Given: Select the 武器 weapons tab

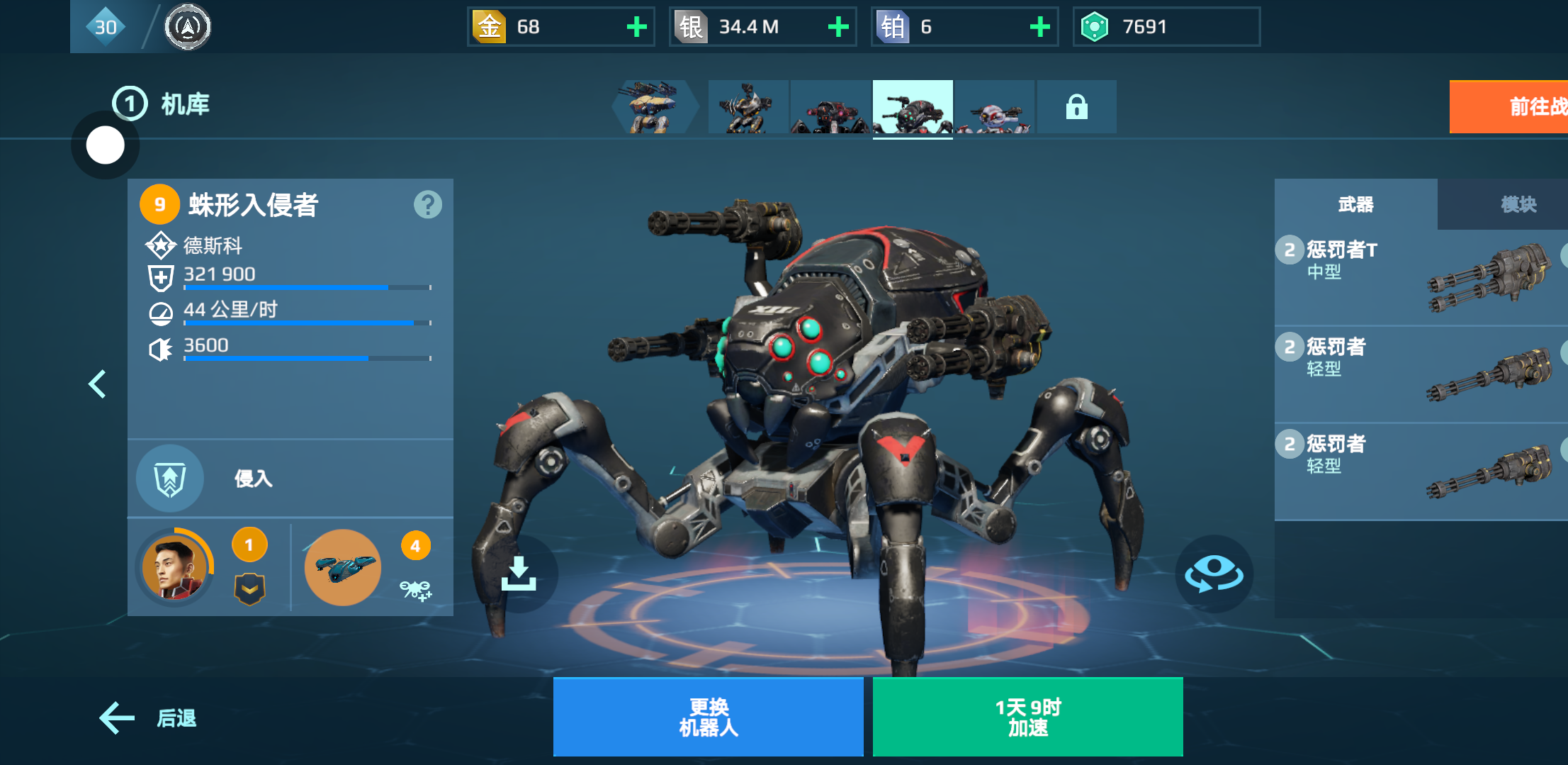Looking at the screenshot, I should (1355, 205).
